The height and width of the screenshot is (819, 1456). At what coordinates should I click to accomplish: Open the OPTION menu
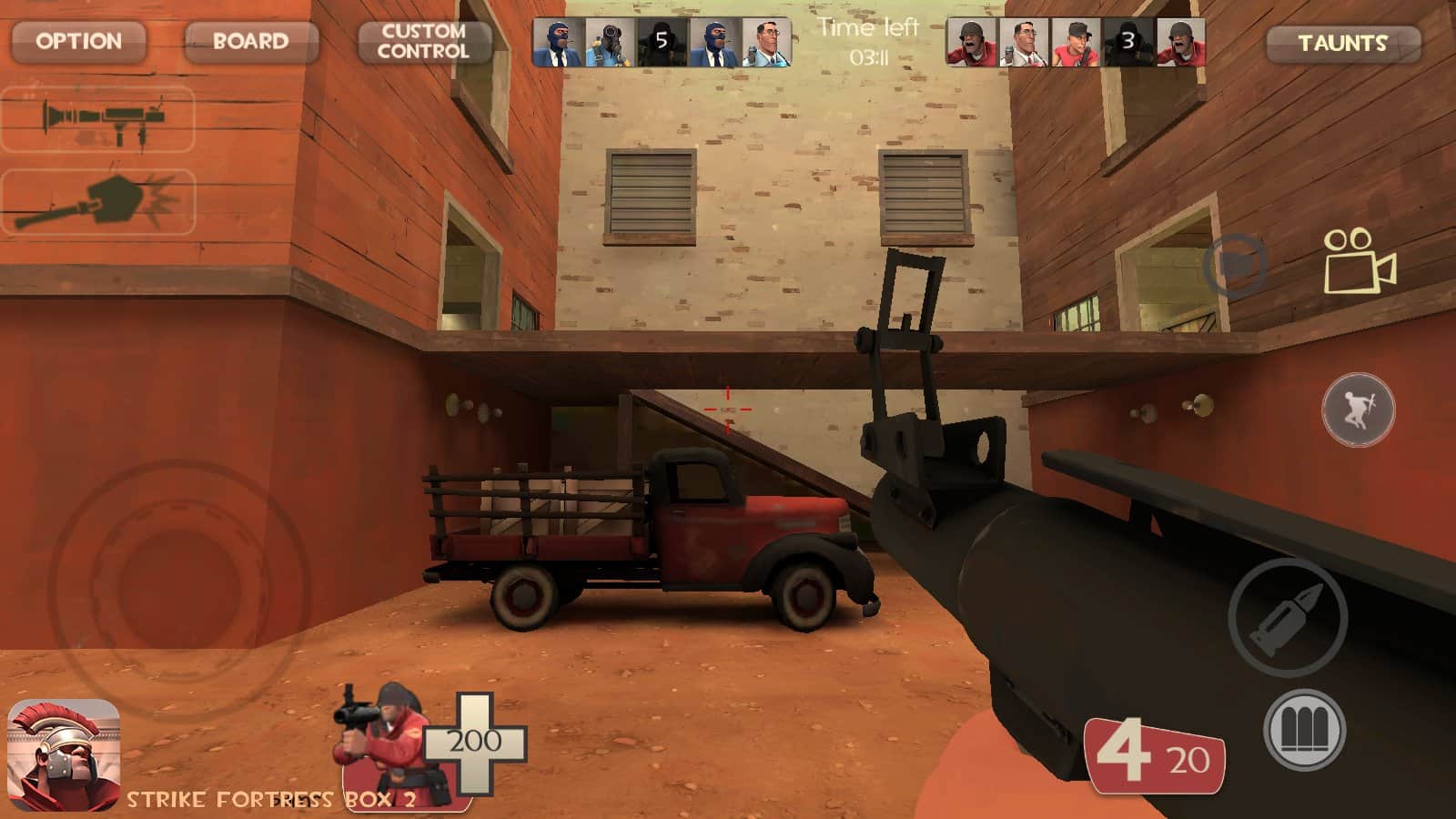coord(78,40)
